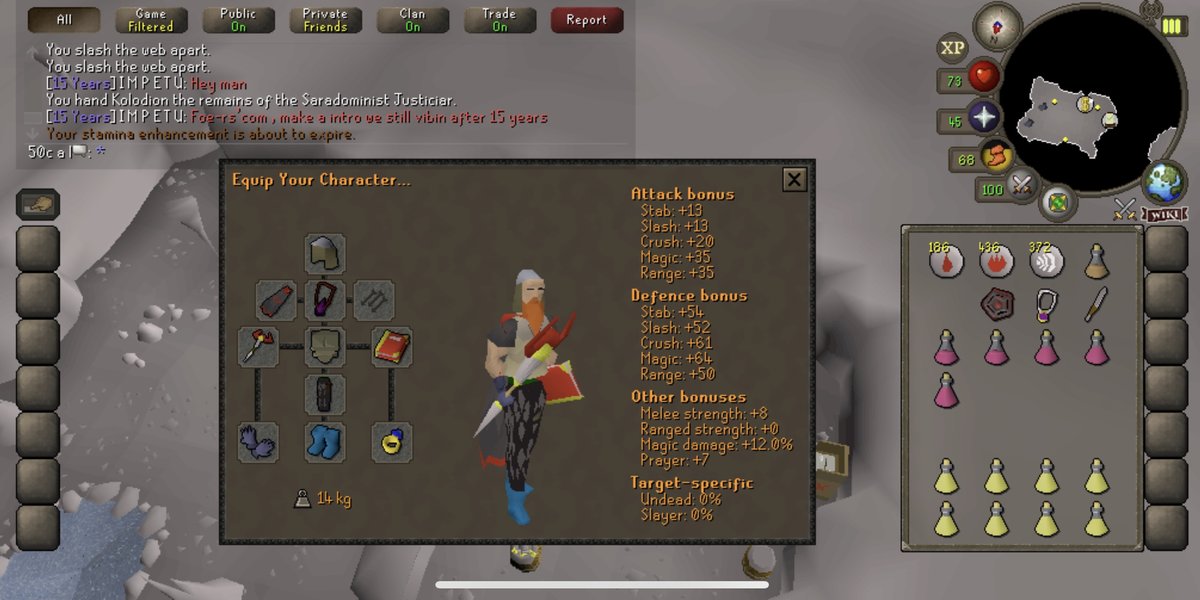The height and width of the screenshot is (600, 1200).
Task: Open the Wiki lookup banner
Action: (x=1166, y=214)
